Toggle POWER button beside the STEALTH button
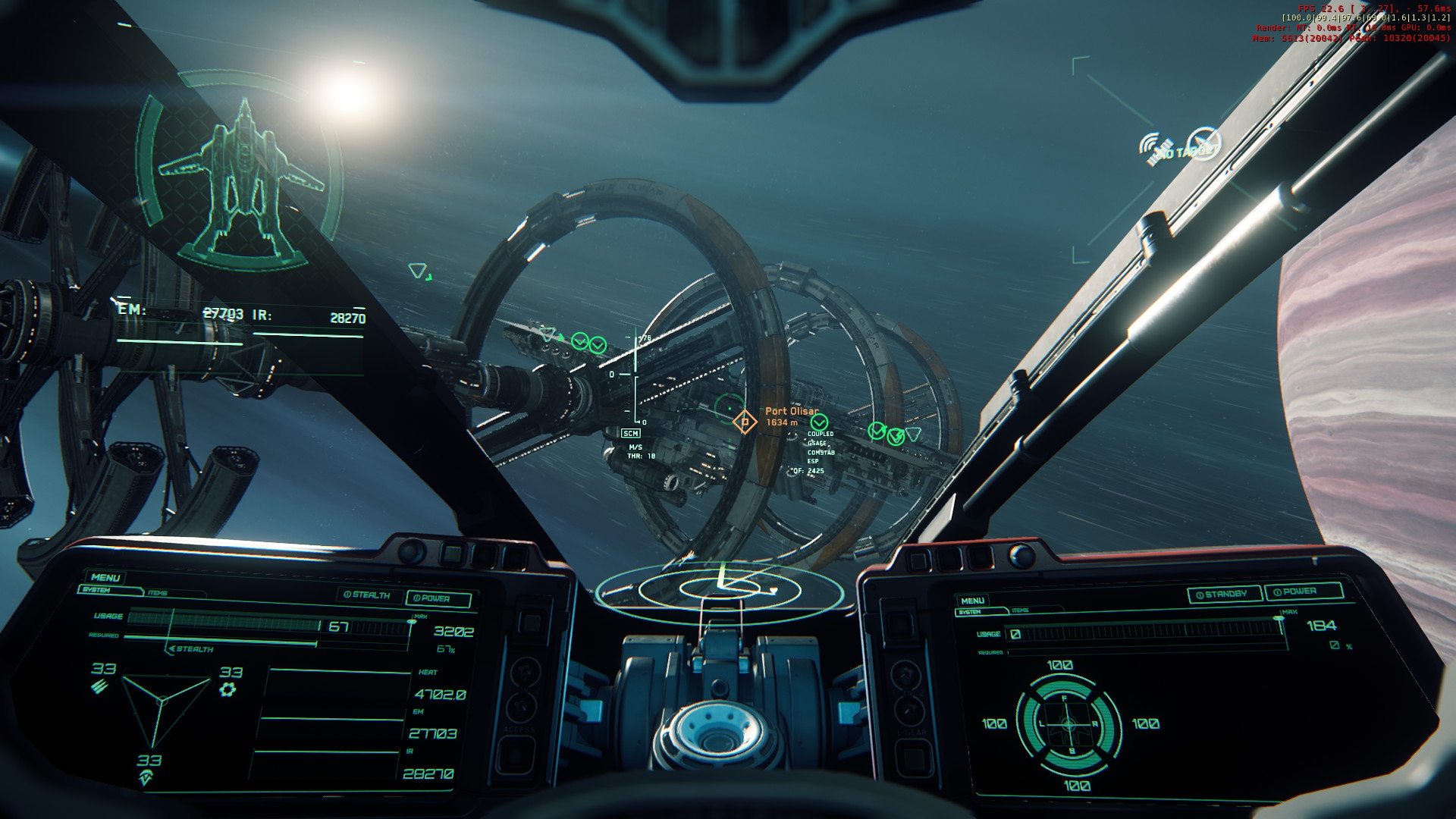The image size is (1456, 819). pyautogui.click(x=438, y=598)
